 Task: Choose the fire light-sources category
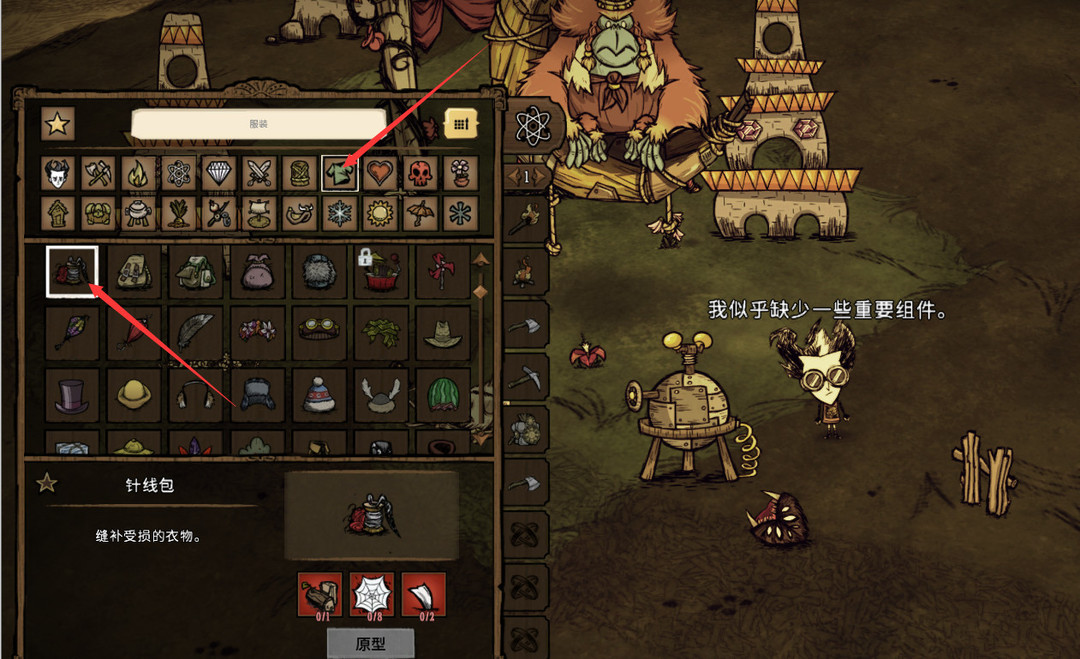pyautogui.click(x=139, y=174)
